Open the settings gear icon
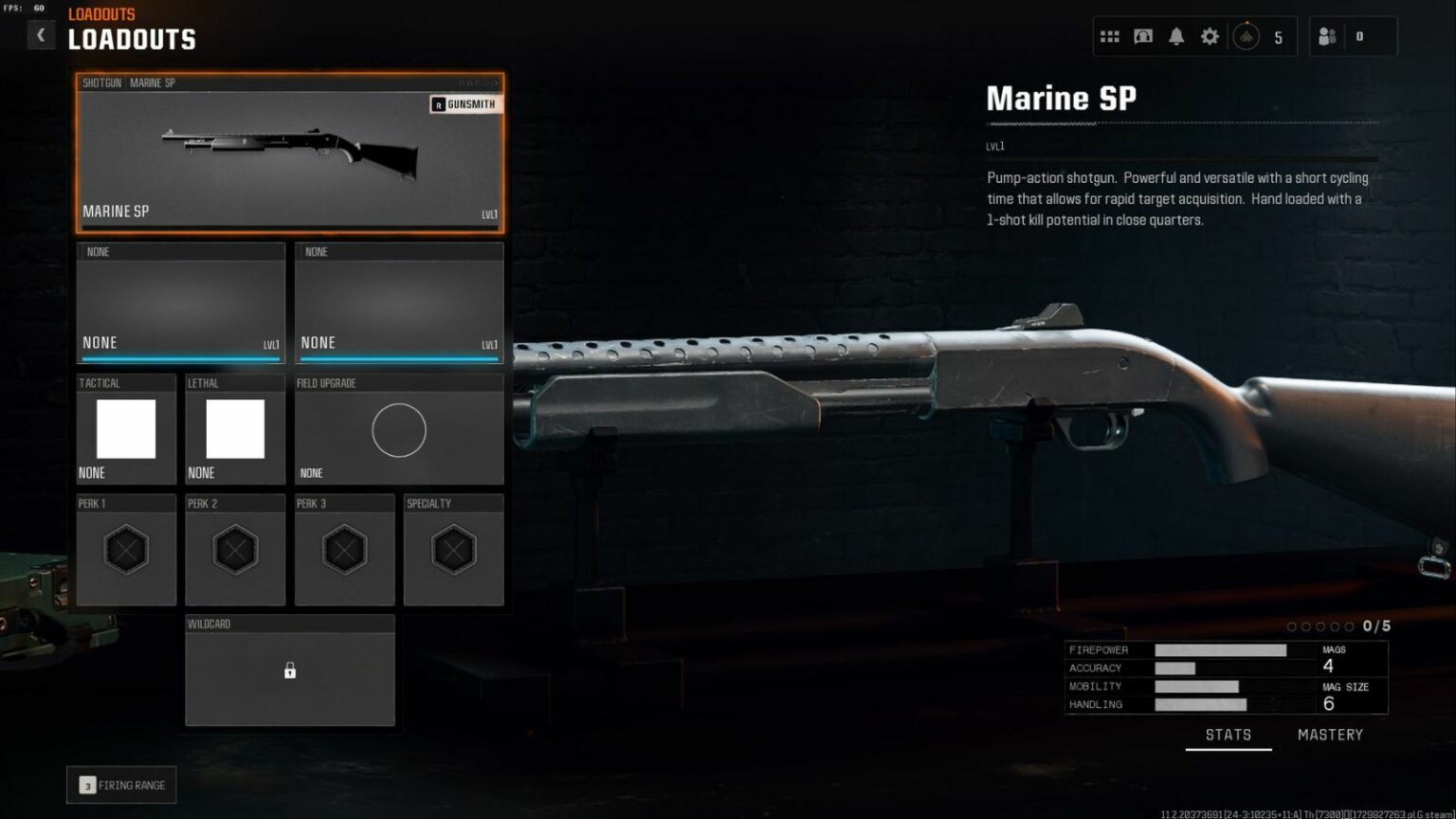 click(x=1210, y=35)
